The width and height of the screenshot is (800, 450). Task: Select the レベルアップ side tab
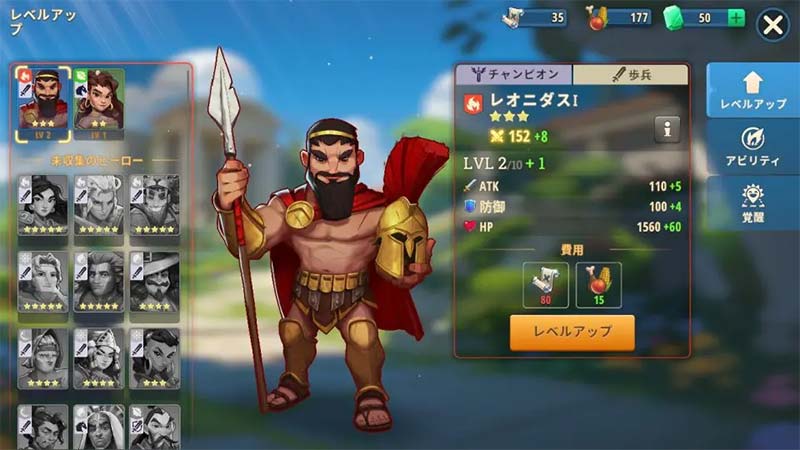(x=747, y=90)
